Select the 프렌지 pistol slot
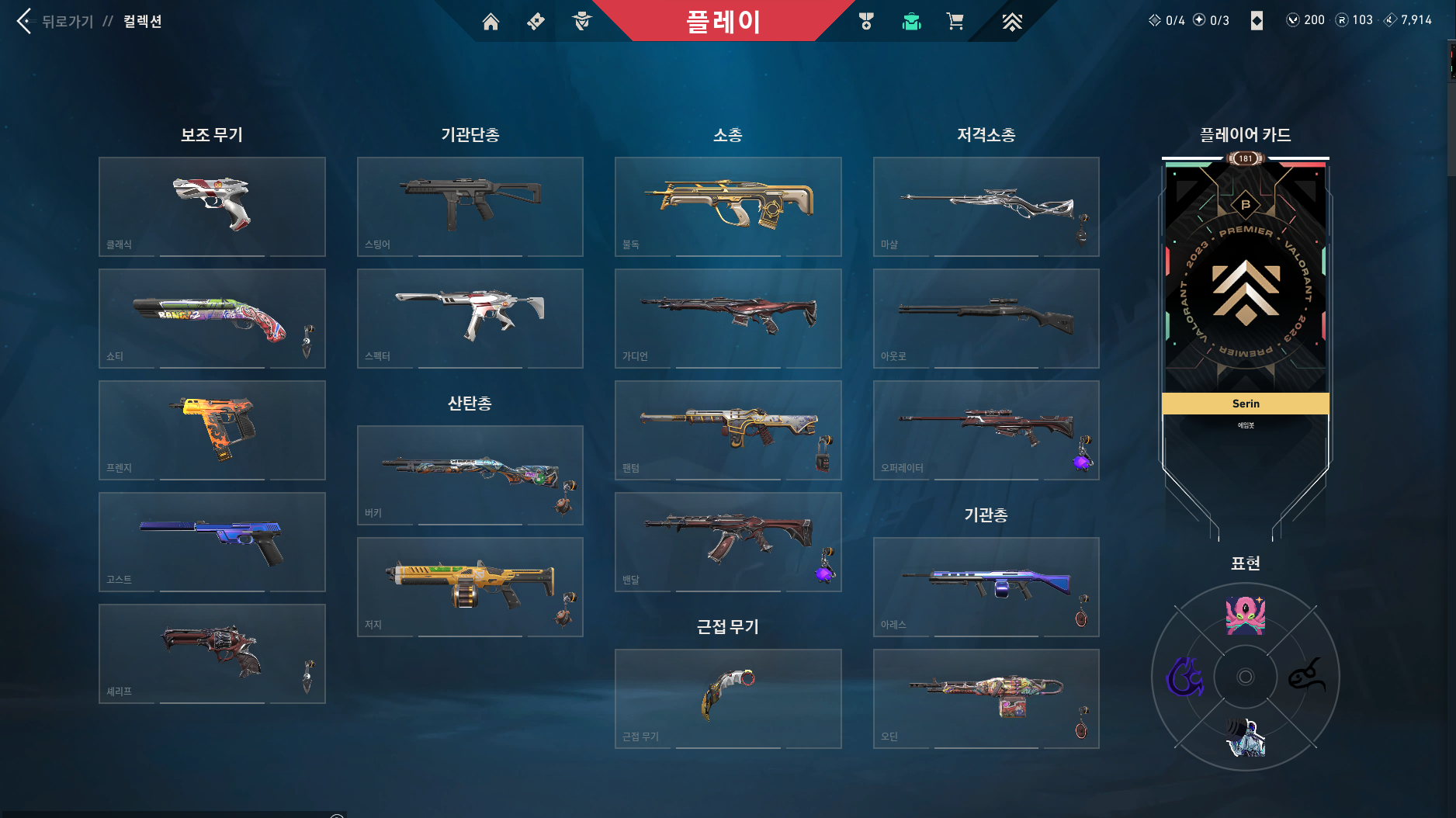 click(212, 430)
